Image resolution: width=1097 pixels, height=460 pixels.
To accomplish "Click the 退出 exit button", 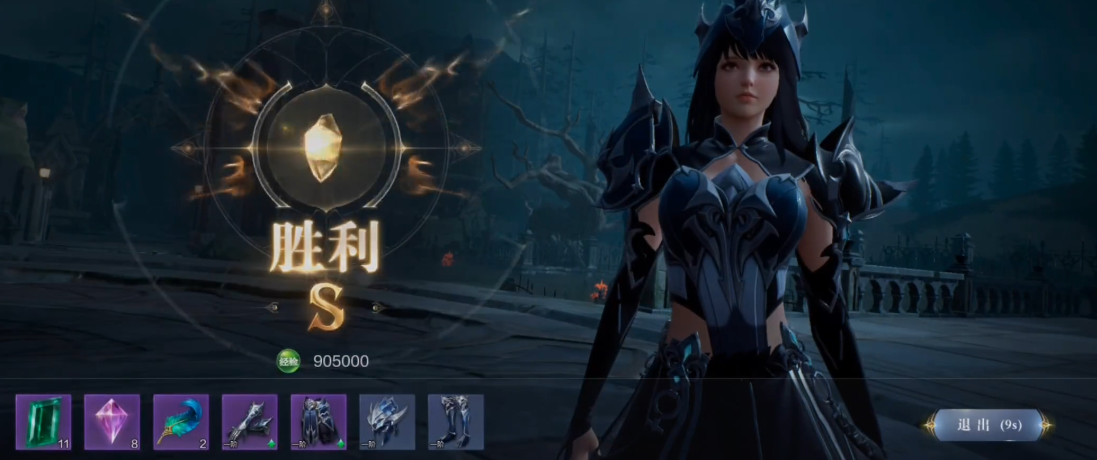I will [987, 424].
